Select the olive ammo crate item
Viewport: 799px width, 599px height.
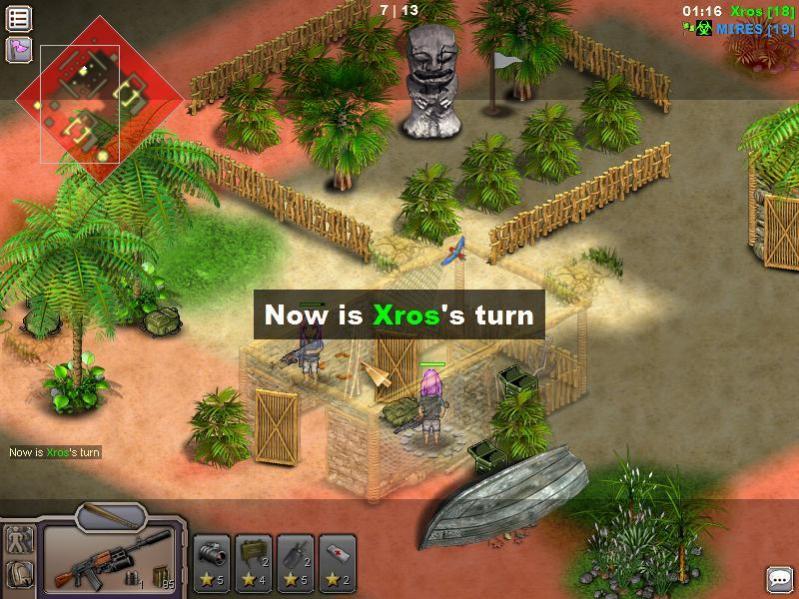pos(254,562)
